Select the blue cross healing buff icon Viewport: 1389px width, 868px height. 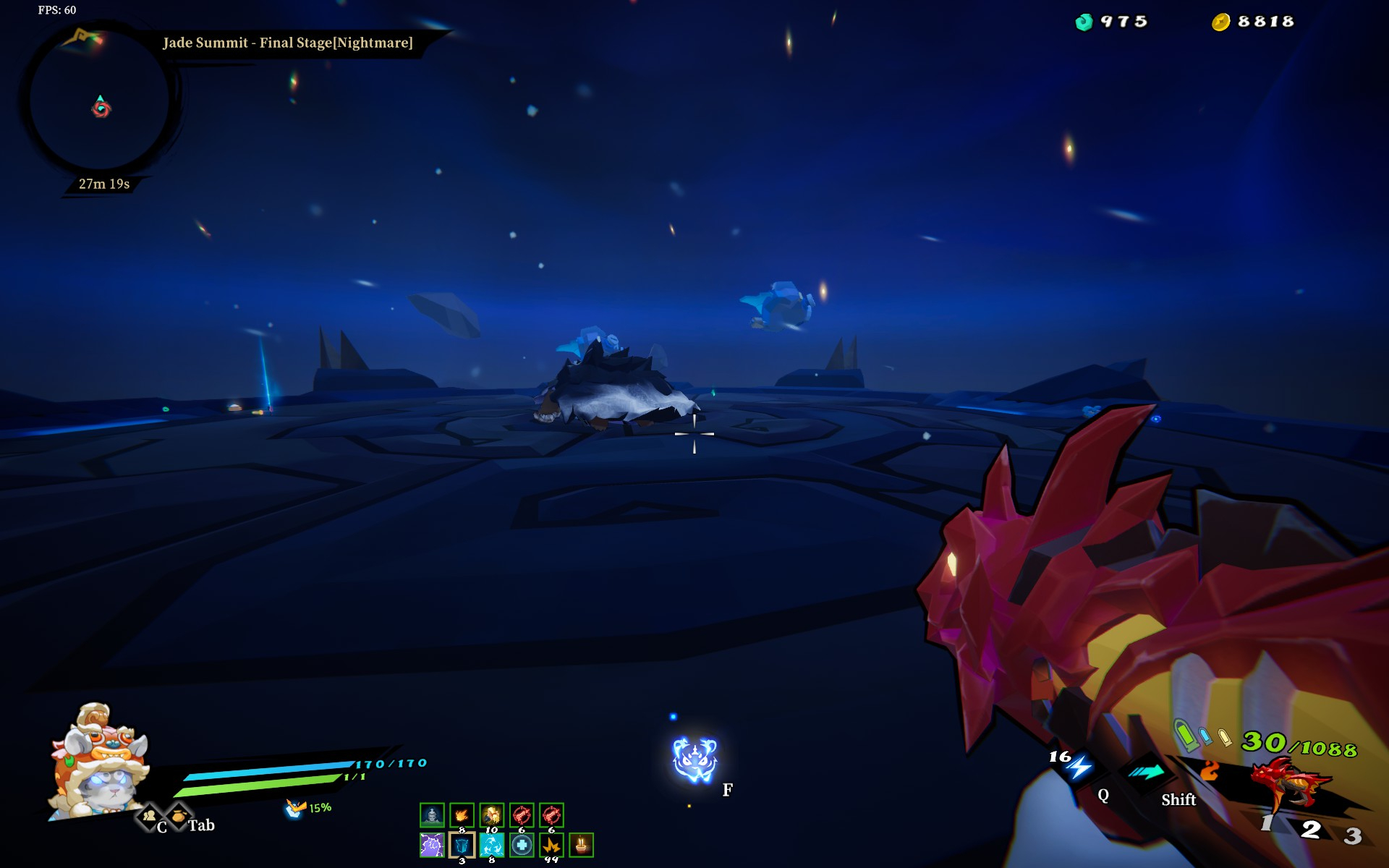(522, 845)
